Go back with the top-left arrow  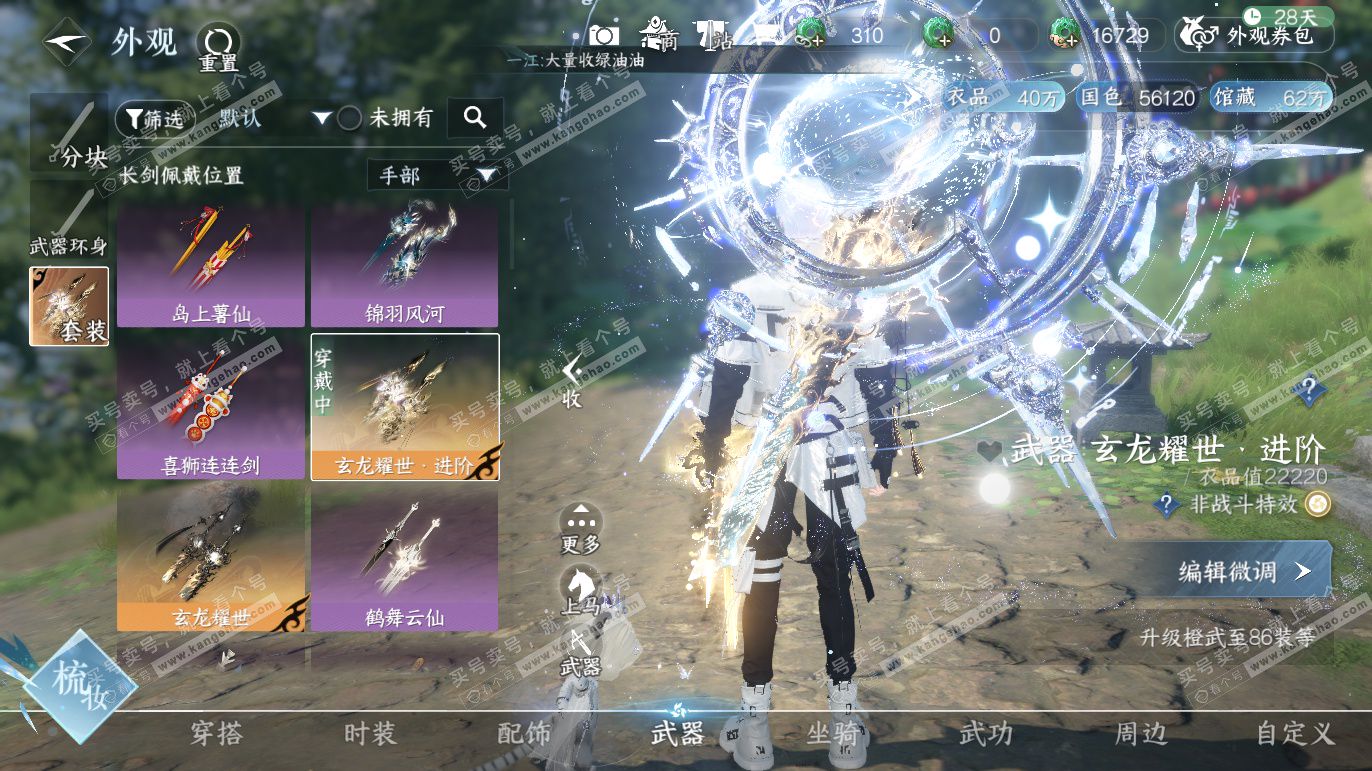(68, 42)
